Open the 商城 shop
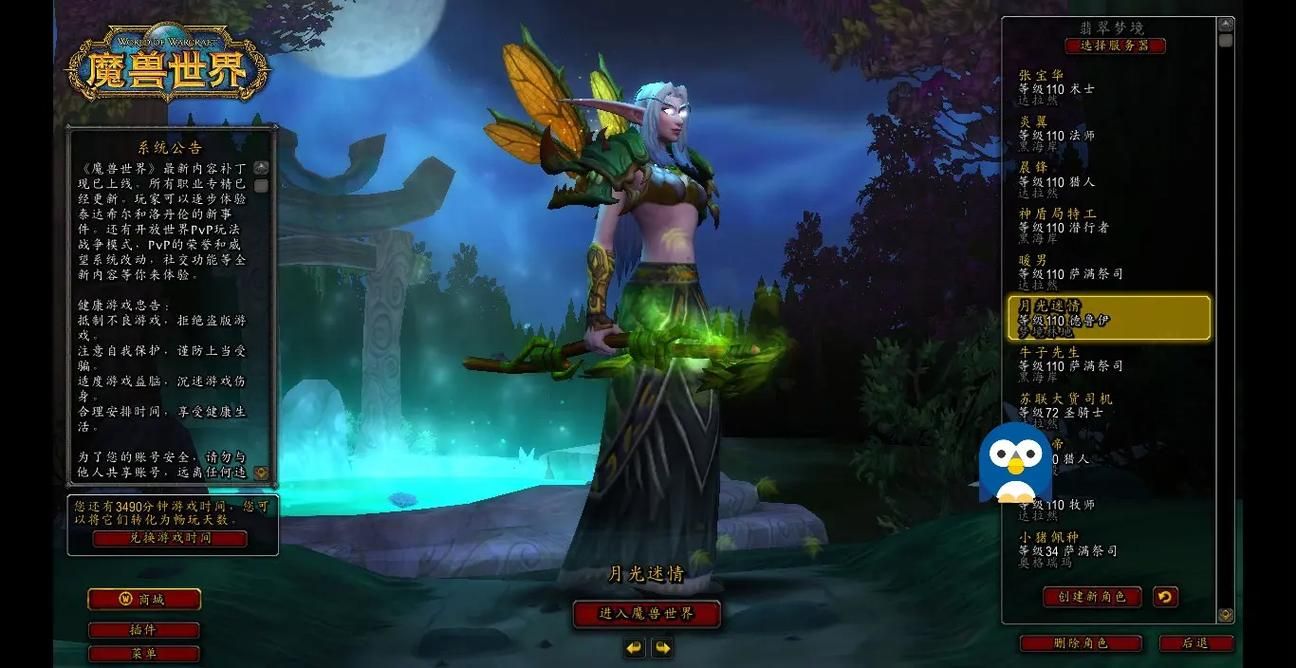Screen dimensions: 1296x668 pos(144,599)
